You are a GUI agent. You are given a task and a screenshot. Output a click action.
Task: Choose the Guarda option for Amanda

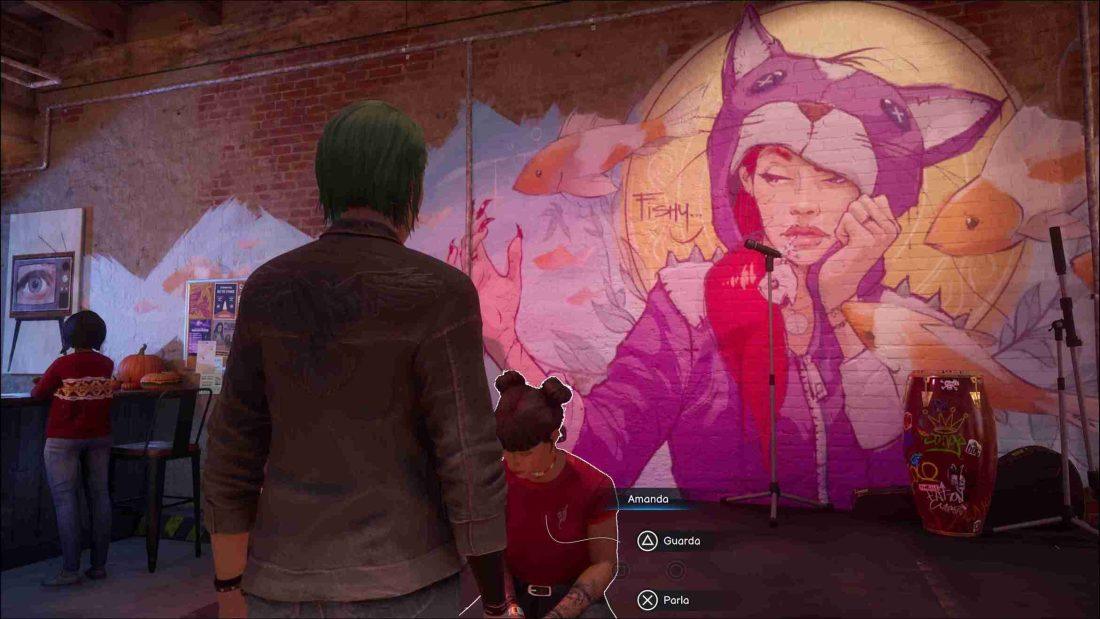pos(670,541)
